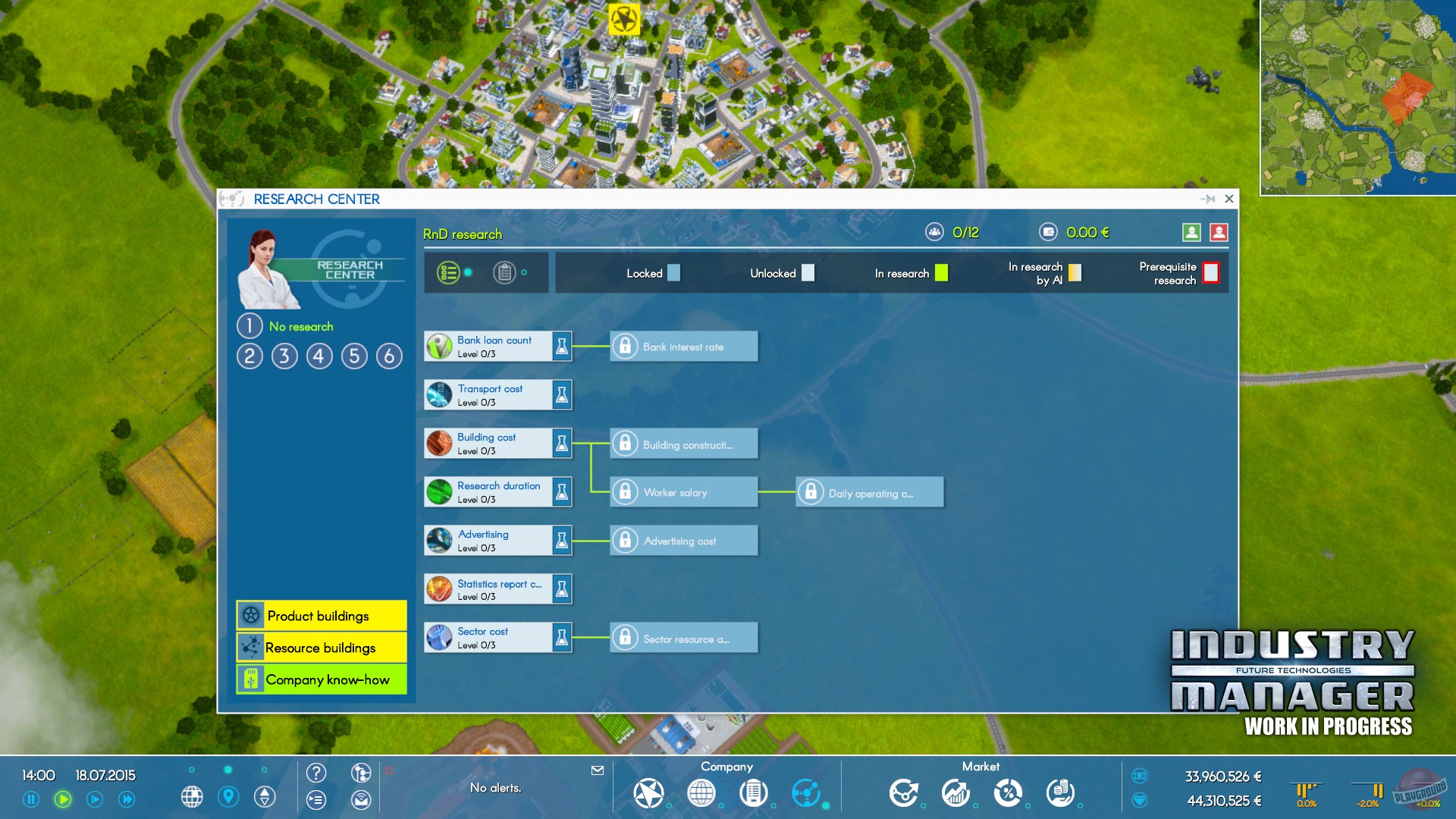Pause the game simulation
Image resolution: width=1456 pixels, height=819 pixels.
click(x=30, y=798)
